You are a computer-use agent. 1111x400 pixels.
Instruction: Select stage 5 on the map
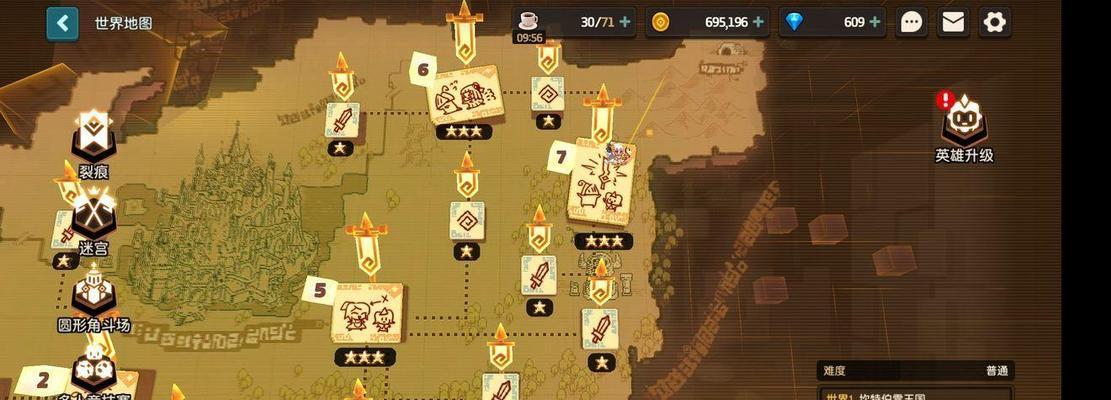(366, 312)
